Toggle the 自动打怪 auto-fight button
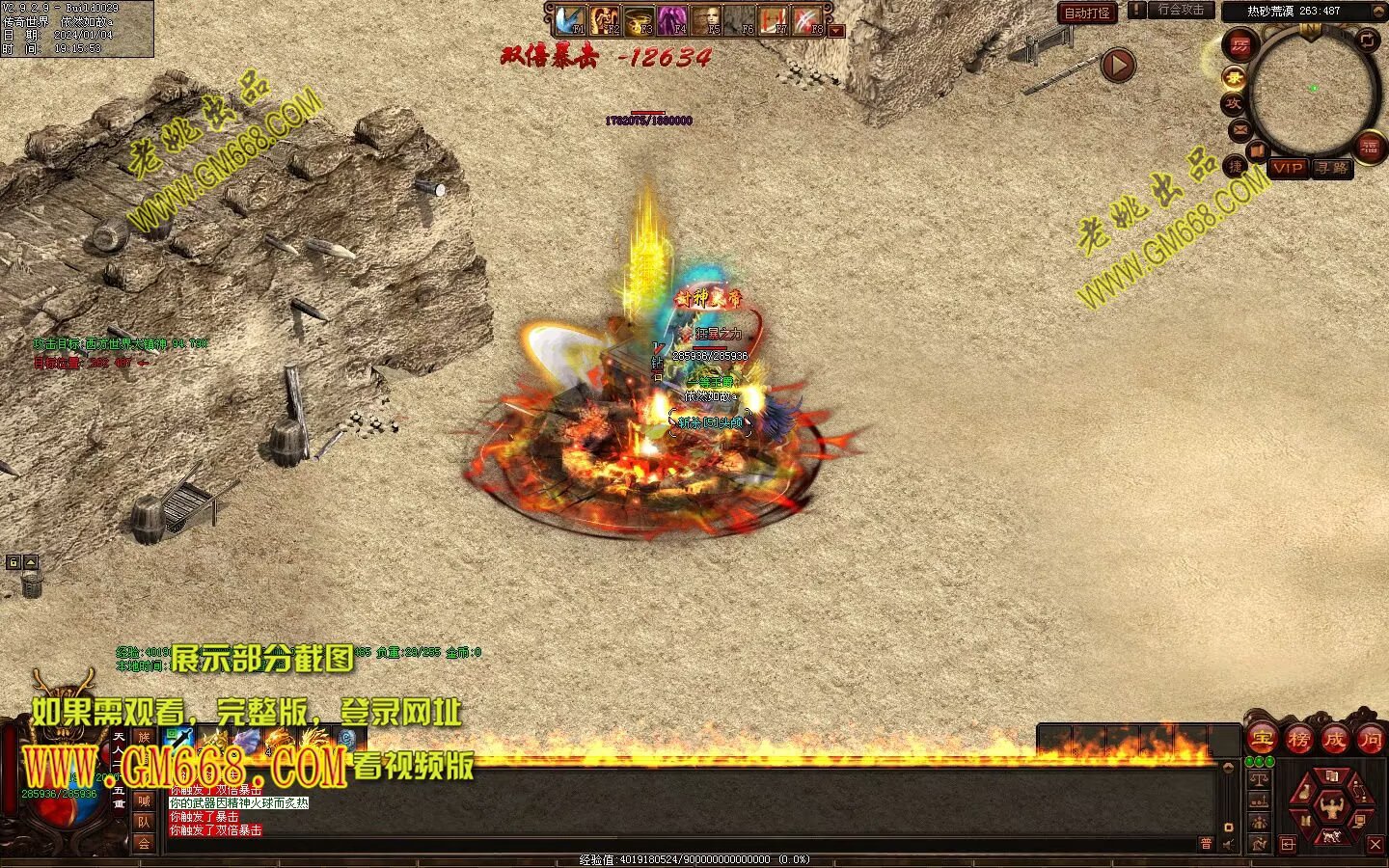 coord(1087,13)
